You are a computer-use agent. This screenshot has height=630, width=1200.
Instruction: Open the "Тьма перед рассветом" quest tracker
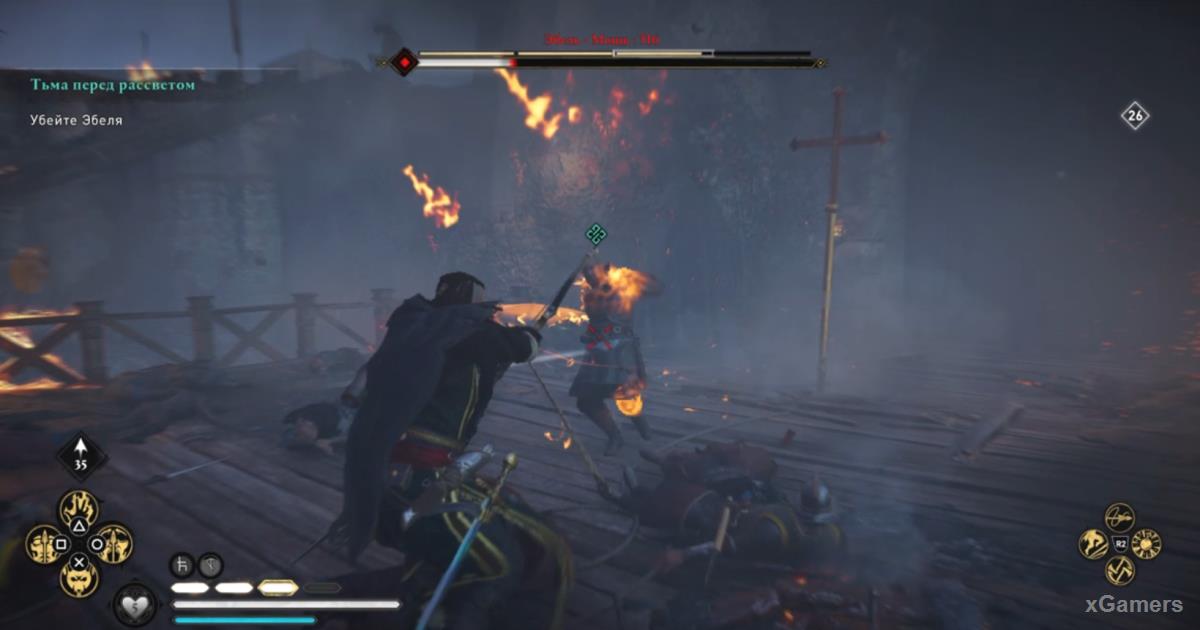[x=112, y=86]
